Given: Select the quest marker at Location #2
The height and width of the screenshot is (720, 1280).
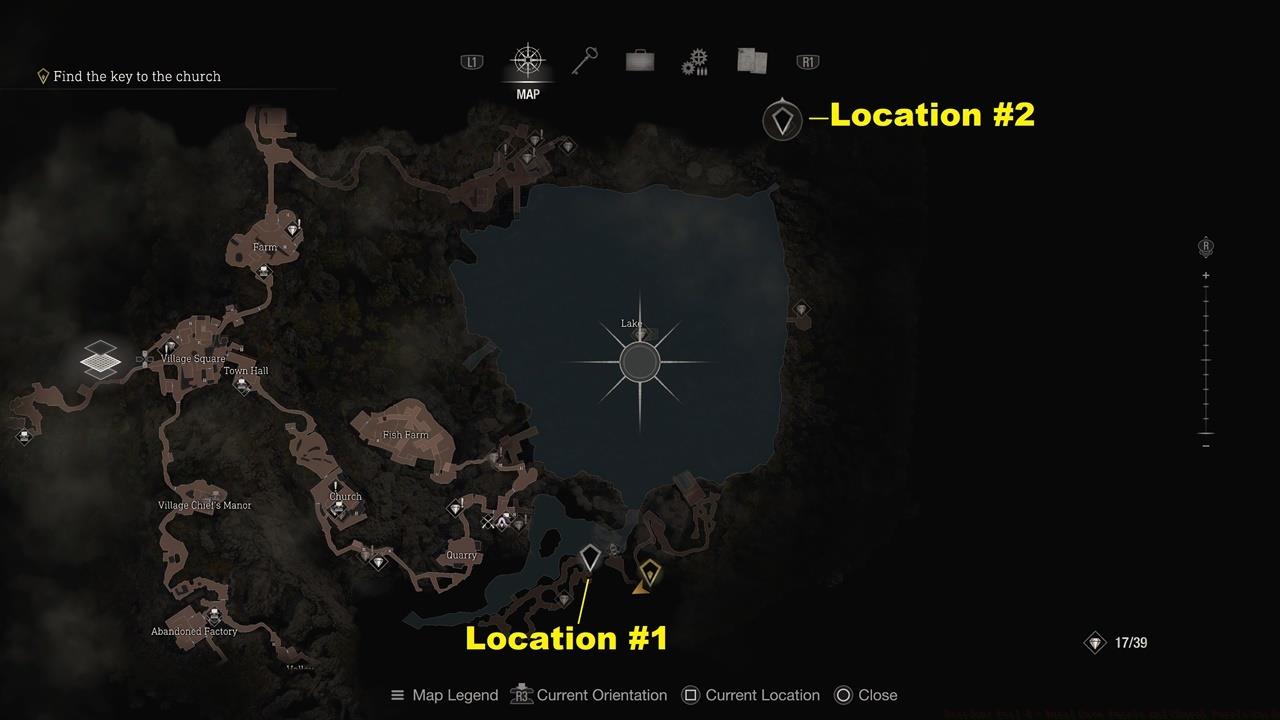Looking at the screenshot, I should [x=783, y=119].
